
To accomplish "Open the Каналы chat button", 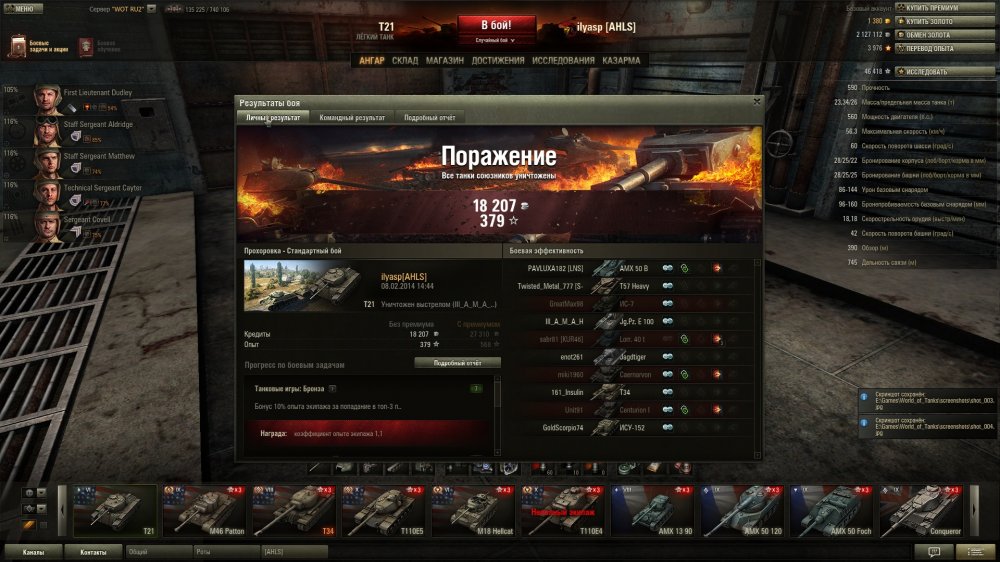I will pos(34,551).
